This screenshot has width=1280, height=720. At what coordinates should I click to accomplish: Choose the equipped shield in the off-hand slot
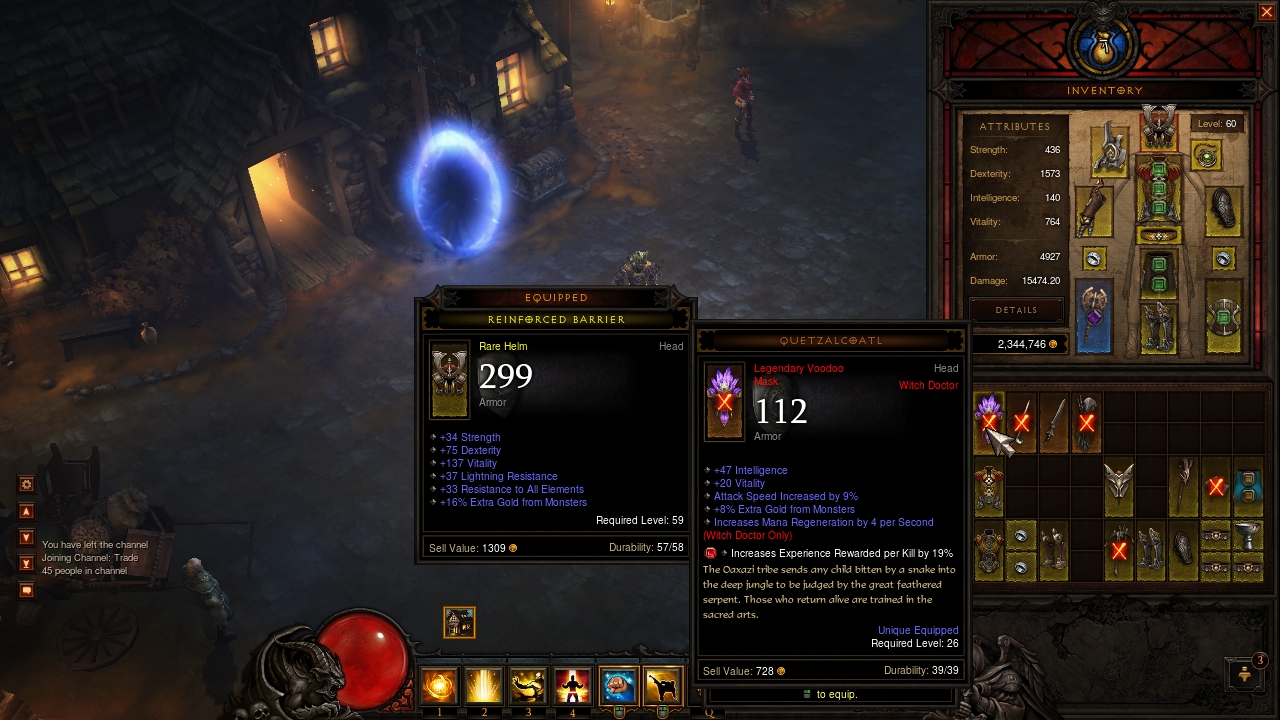pyautogui.click(x=1223, y=319)
